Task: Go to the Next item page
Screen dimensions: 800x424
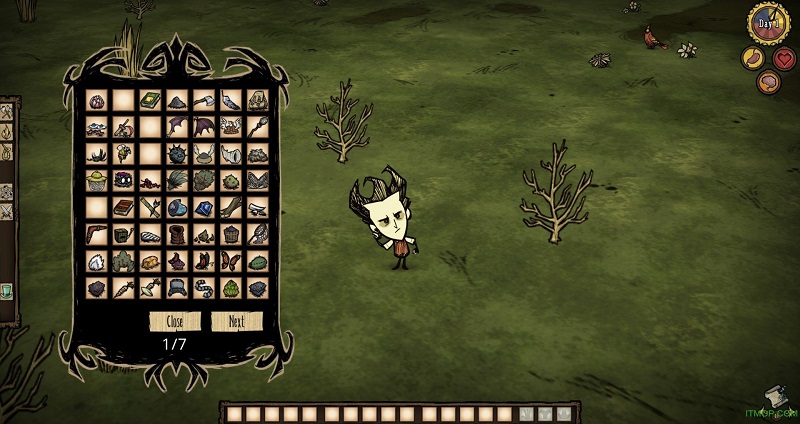Action: tap(236, 322)
